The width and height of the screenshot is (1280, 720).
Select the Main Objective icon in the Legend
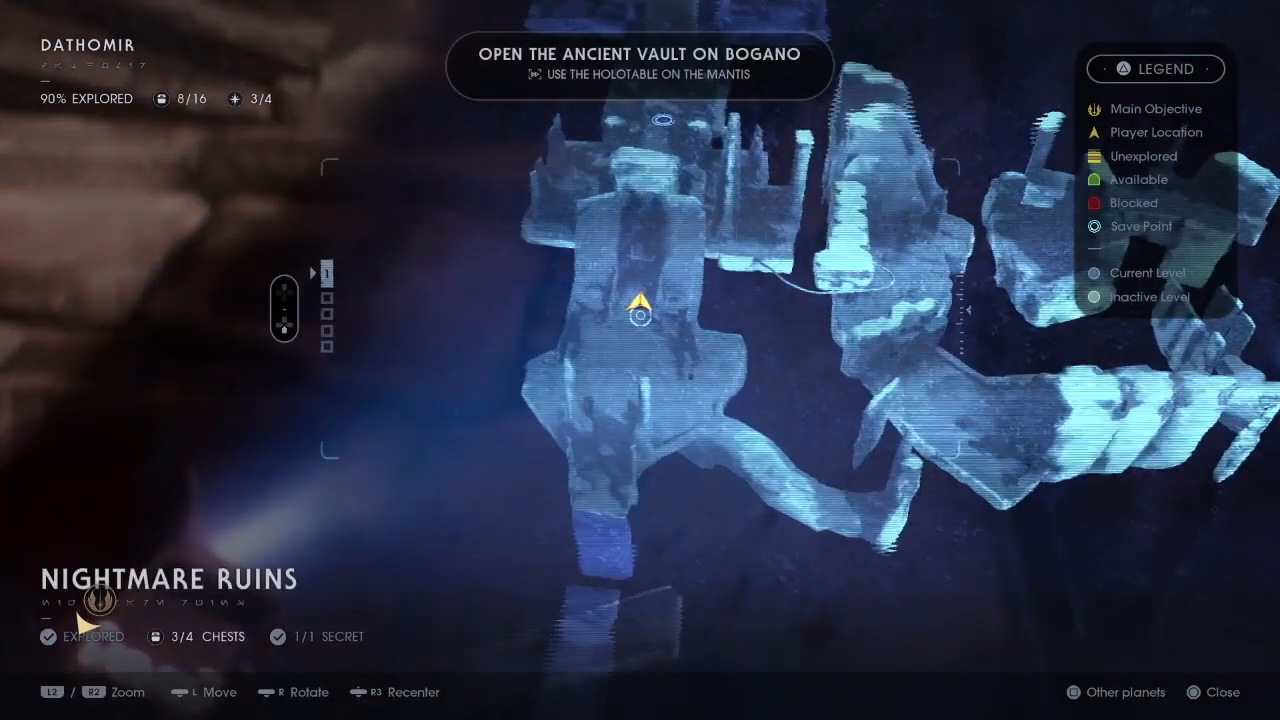1094,109
